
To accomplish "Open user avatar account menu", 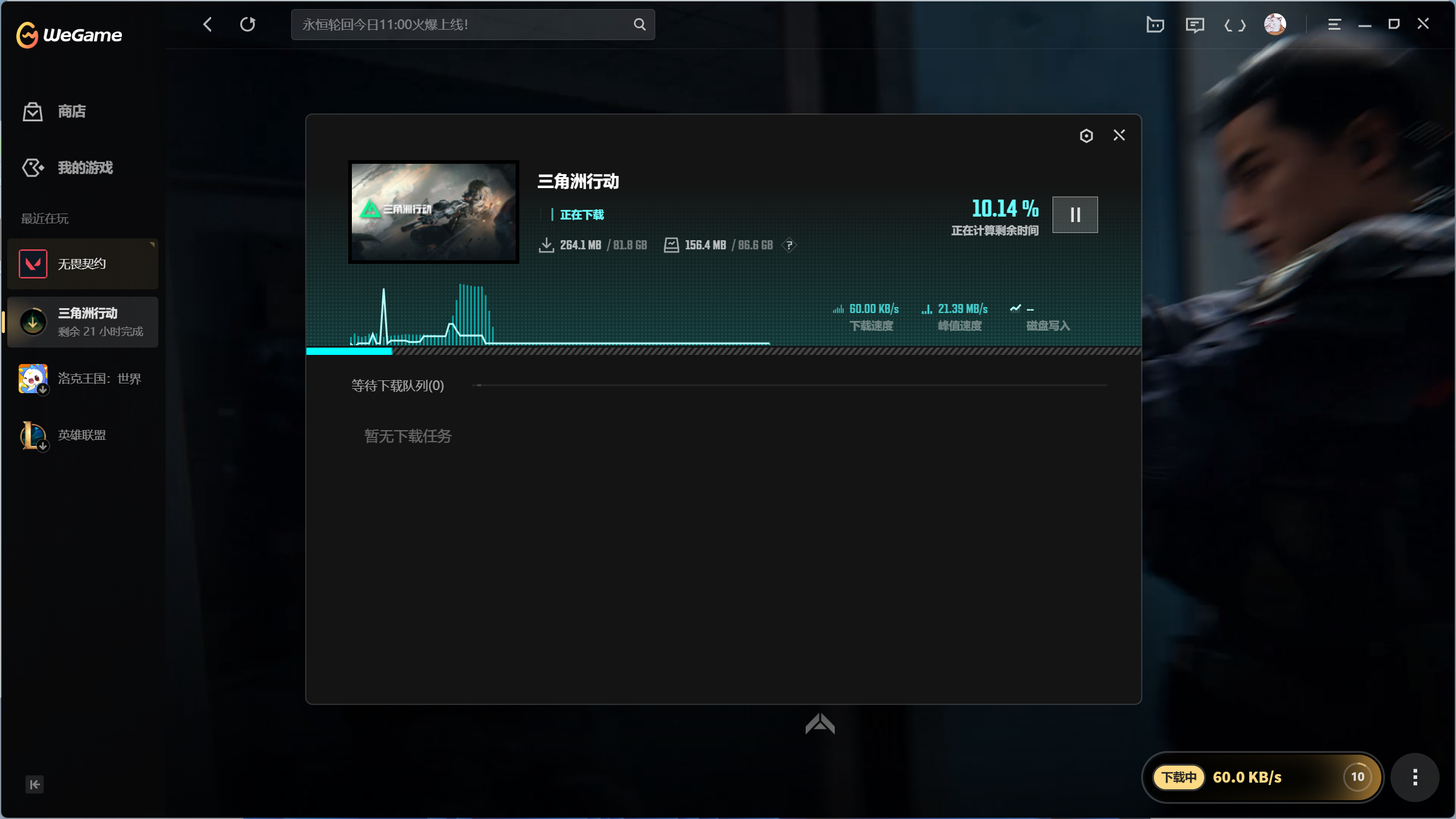I will click(x=1274, y=24).
